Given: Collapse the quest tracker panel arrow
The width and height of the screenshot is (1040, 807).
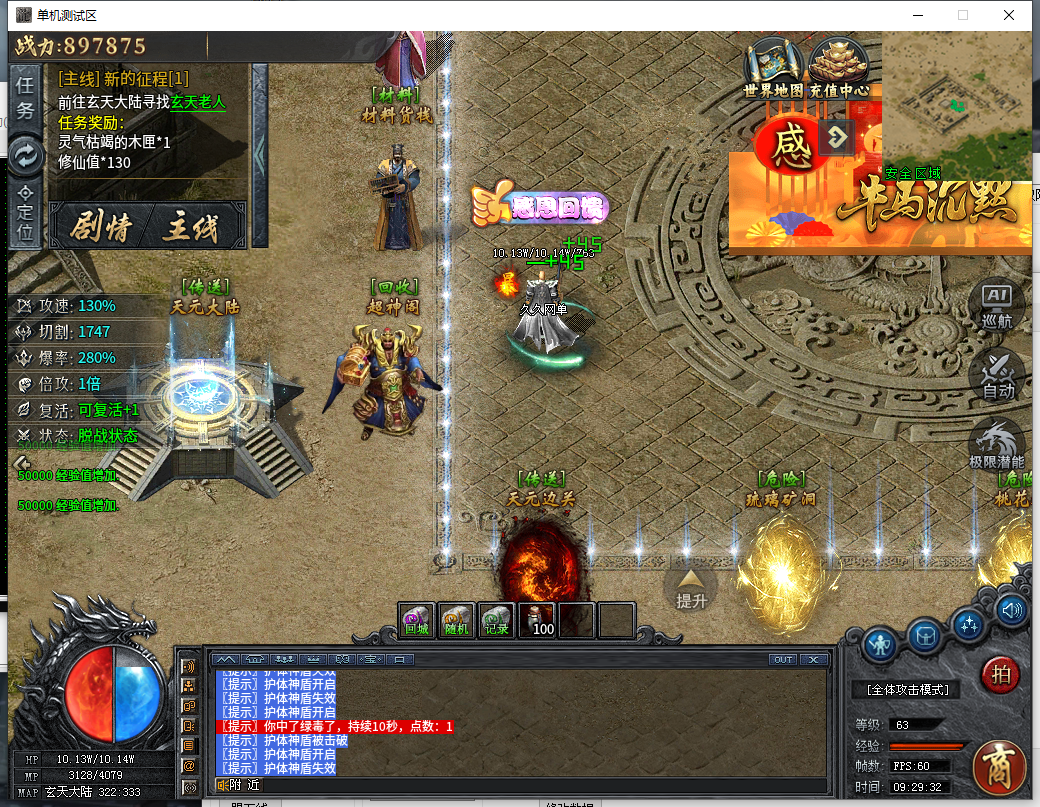Looking at the screenshot, I should point(260,155).
